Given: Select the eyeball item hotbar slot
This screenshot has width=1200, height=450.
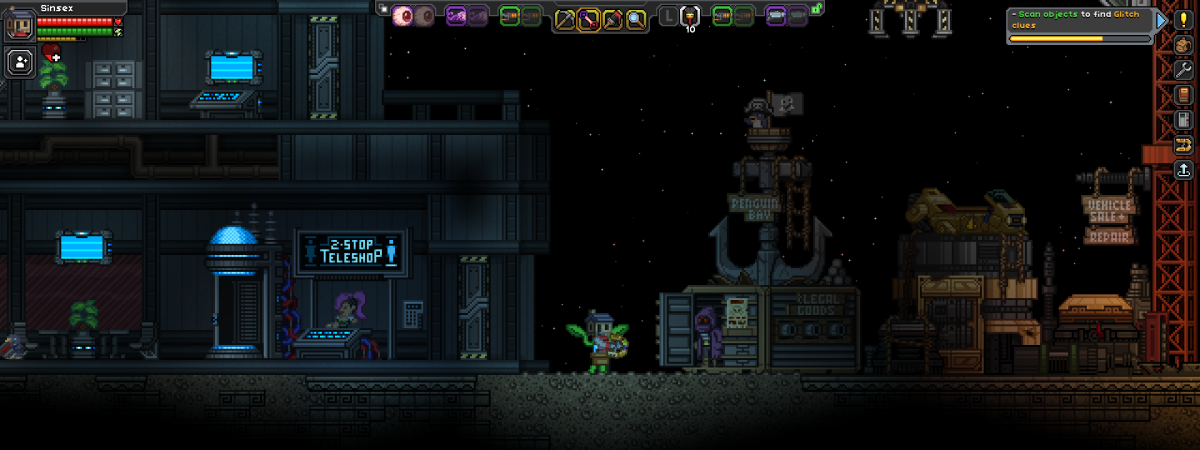Looking at the screenshot, I should pos(404,15).
